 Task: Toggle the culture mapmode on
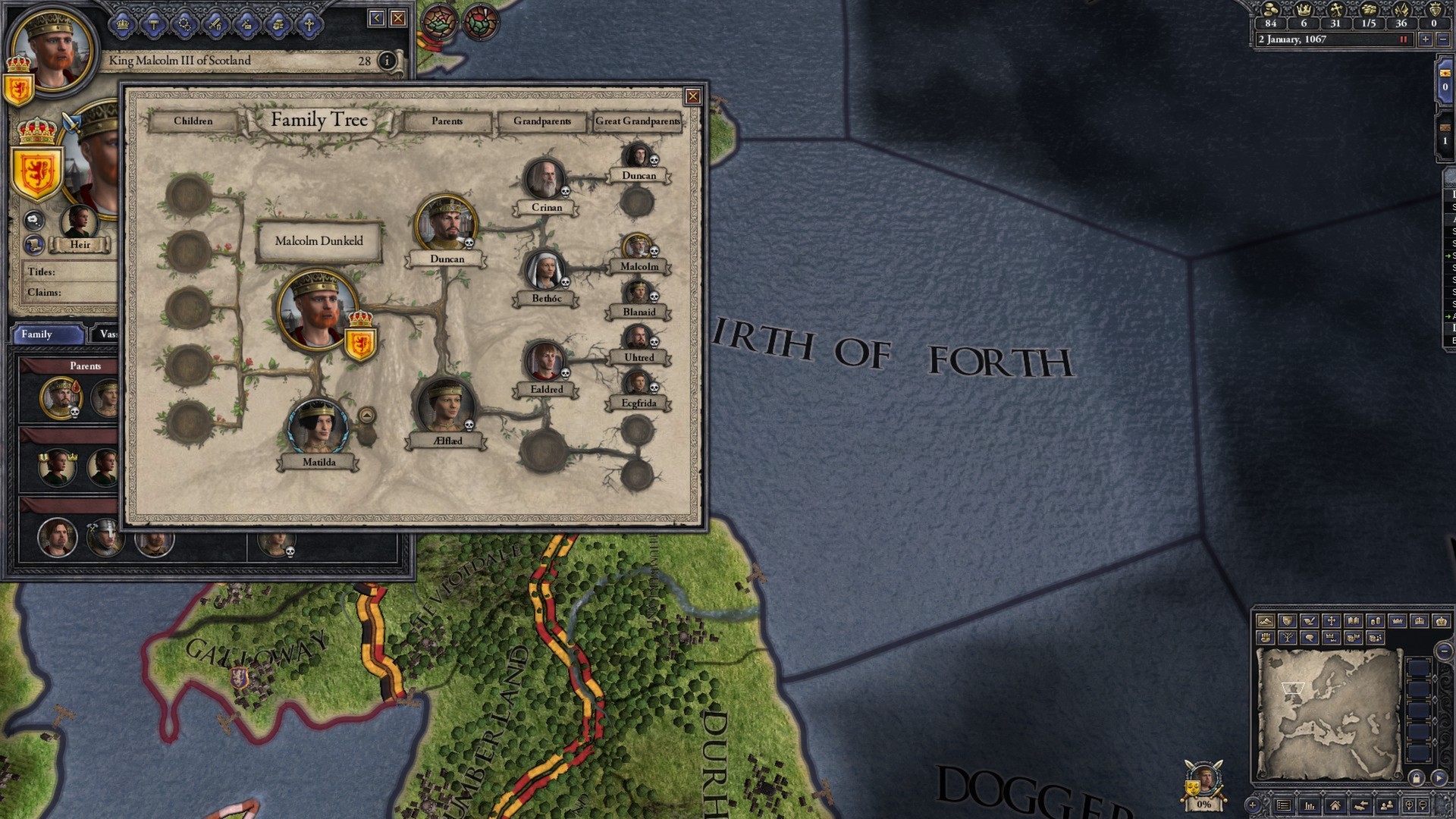(1310, 622)
